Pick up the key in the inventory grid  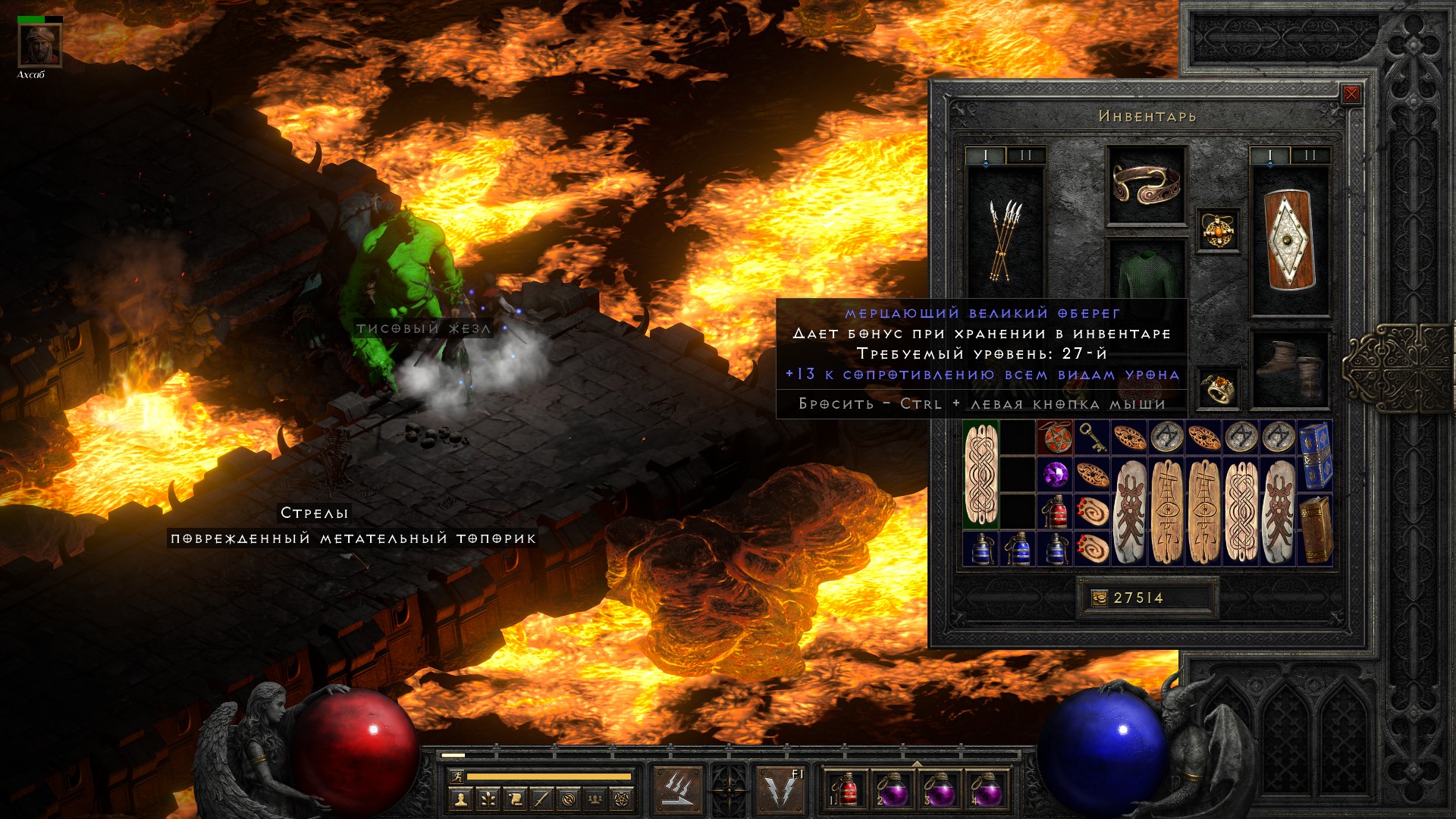click(1092, 438)
